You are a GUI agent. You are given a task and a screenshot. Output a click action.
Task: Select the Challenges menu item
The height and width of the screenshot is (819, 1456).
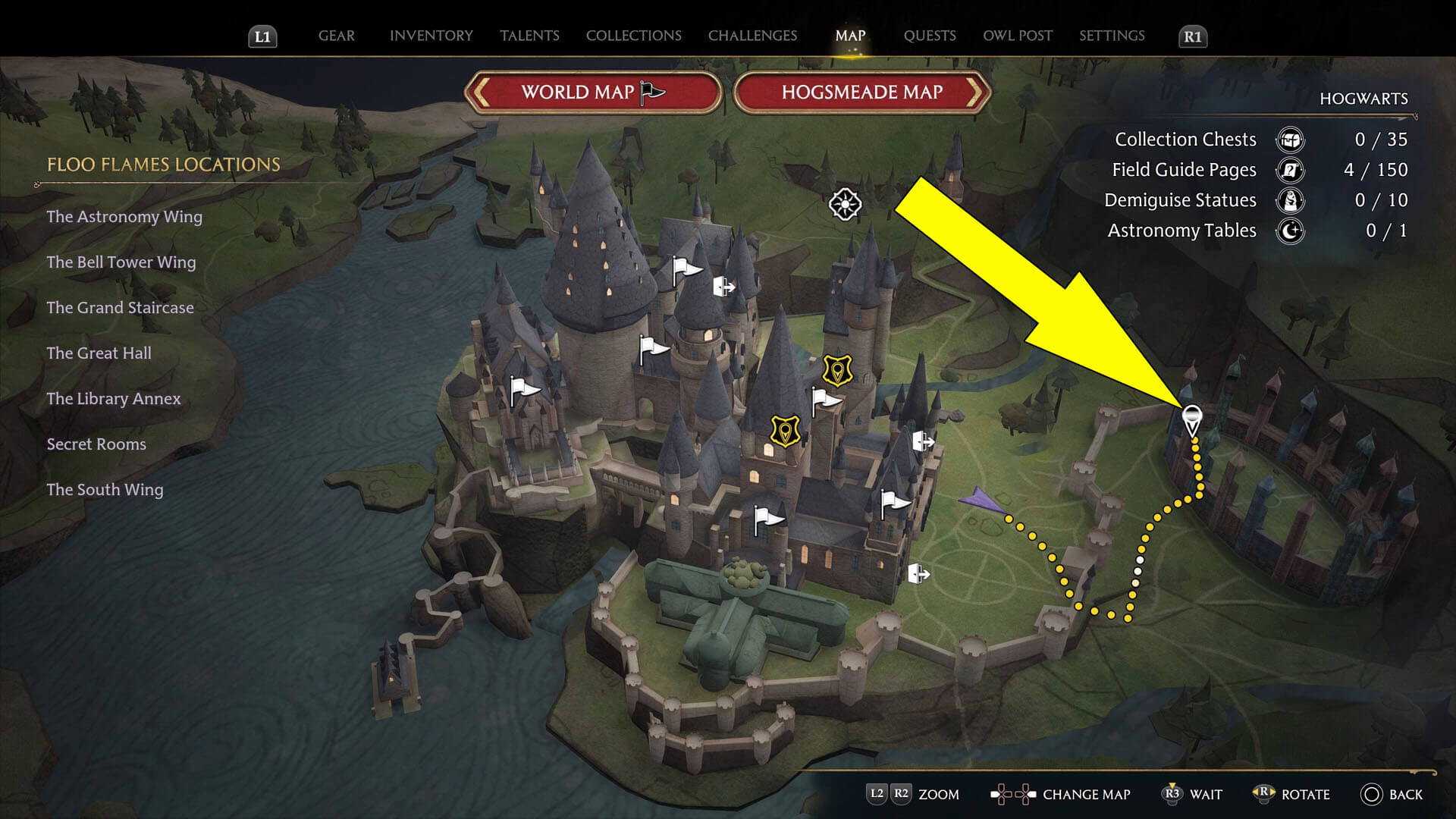[x=752, y=35]
